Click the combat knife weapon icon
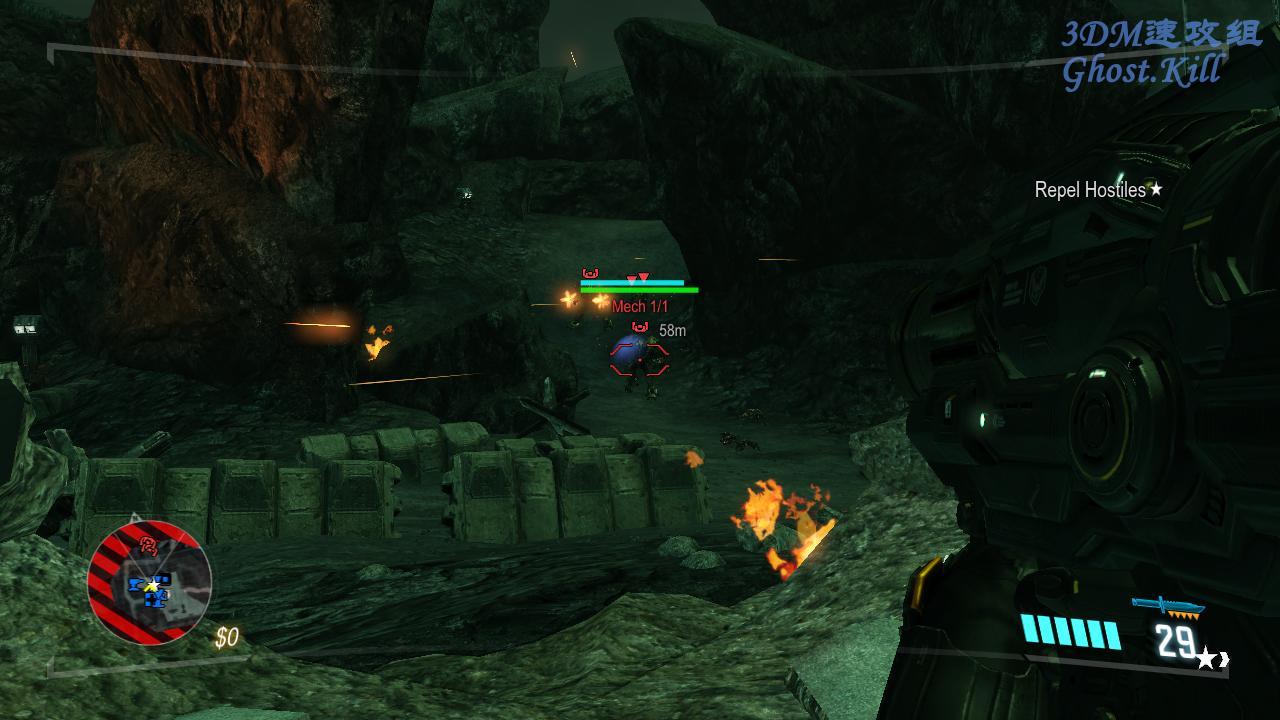The width and height of the screenshot is (1280, 720). coord(1167,606)
